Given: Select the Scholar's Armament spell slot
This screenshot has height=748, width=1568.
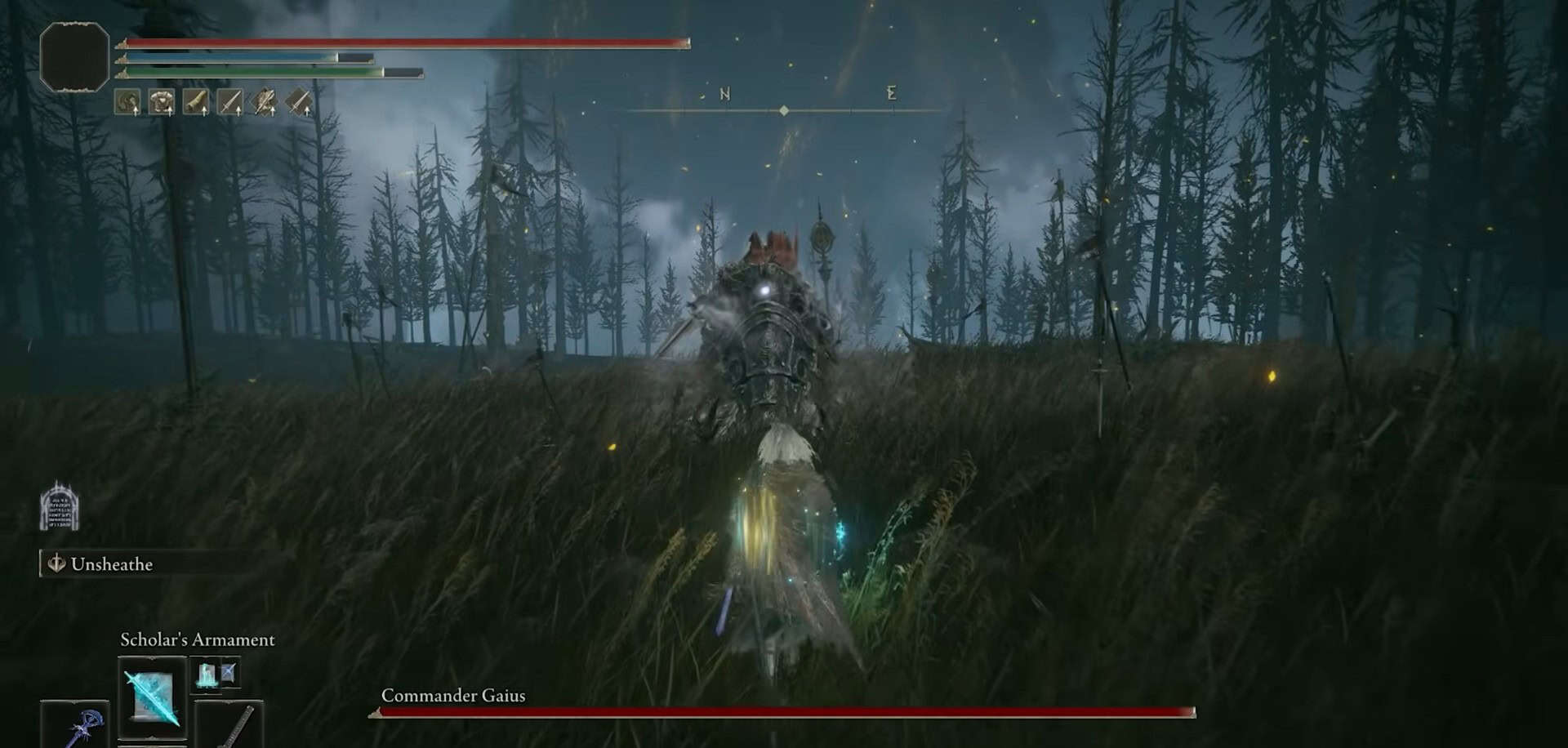Looking at the screenshot, I should click(x=152, y=697).
